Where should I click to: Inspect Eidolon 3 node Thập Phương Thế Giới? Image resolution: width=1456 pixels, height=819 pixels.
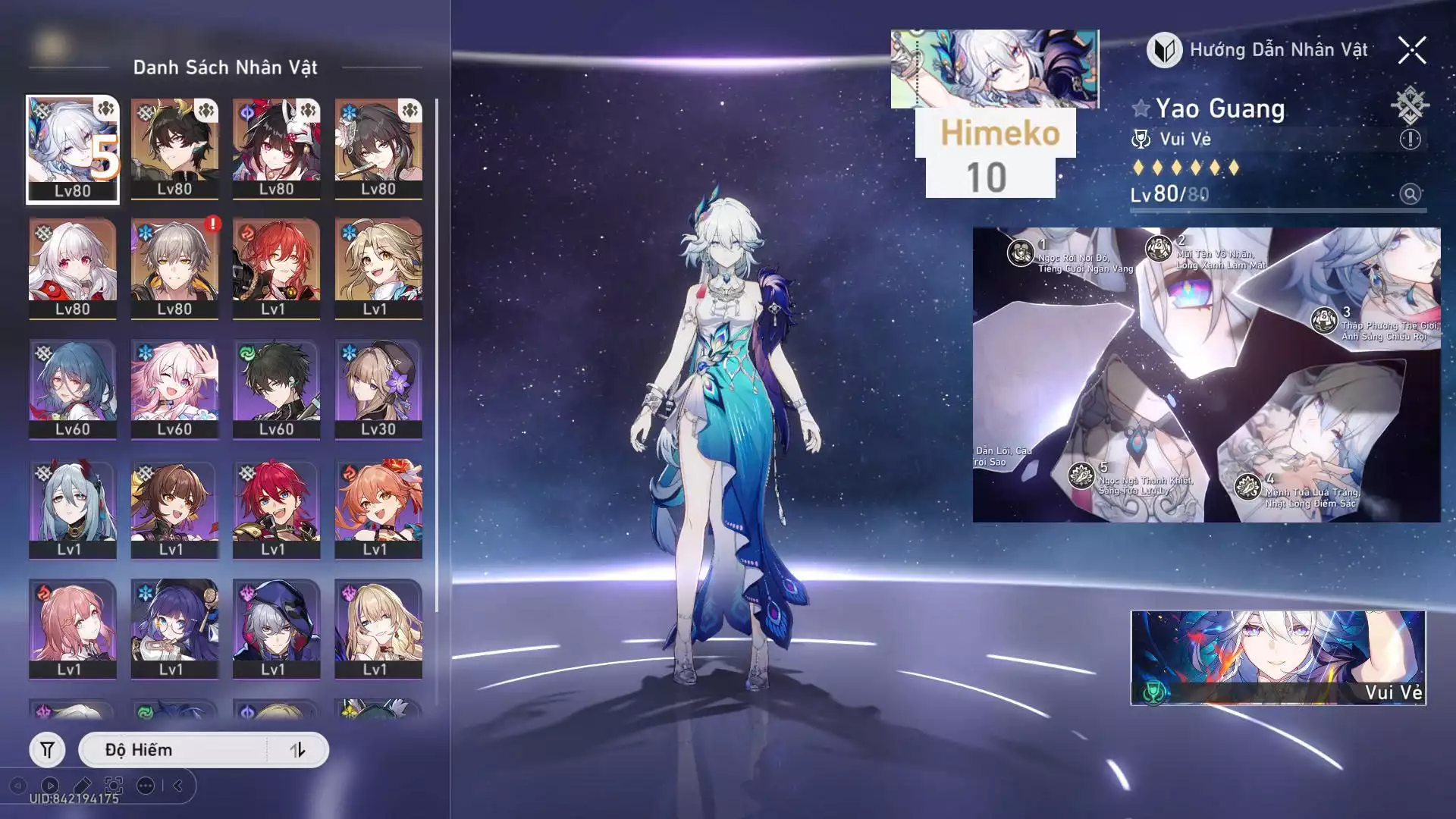tap(1324, 320)
